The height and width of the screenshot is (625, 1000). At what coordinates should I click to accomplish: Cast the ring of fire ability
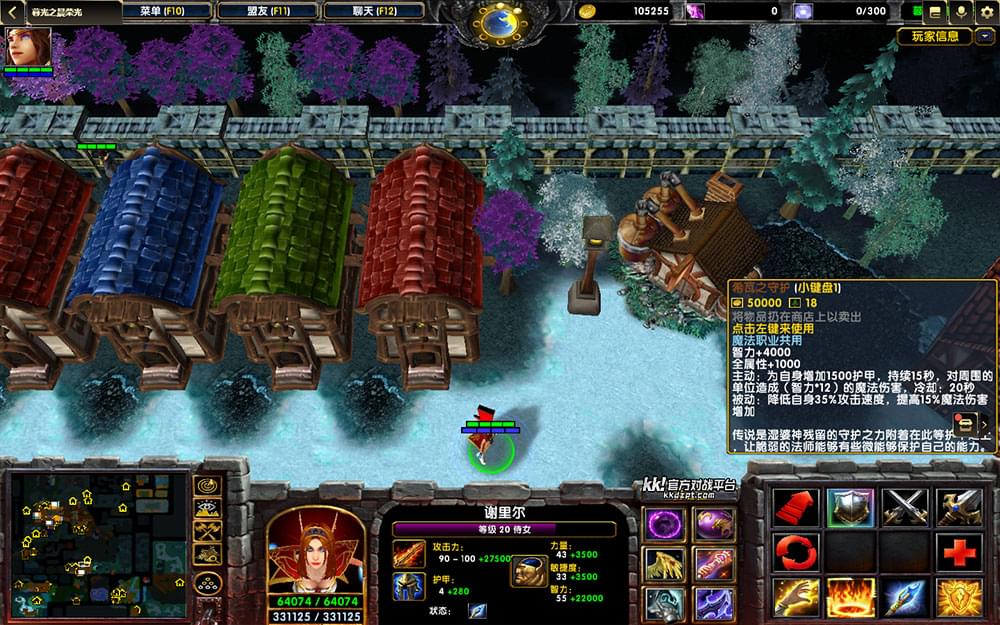pyautogui.click(x=850, y=597)
